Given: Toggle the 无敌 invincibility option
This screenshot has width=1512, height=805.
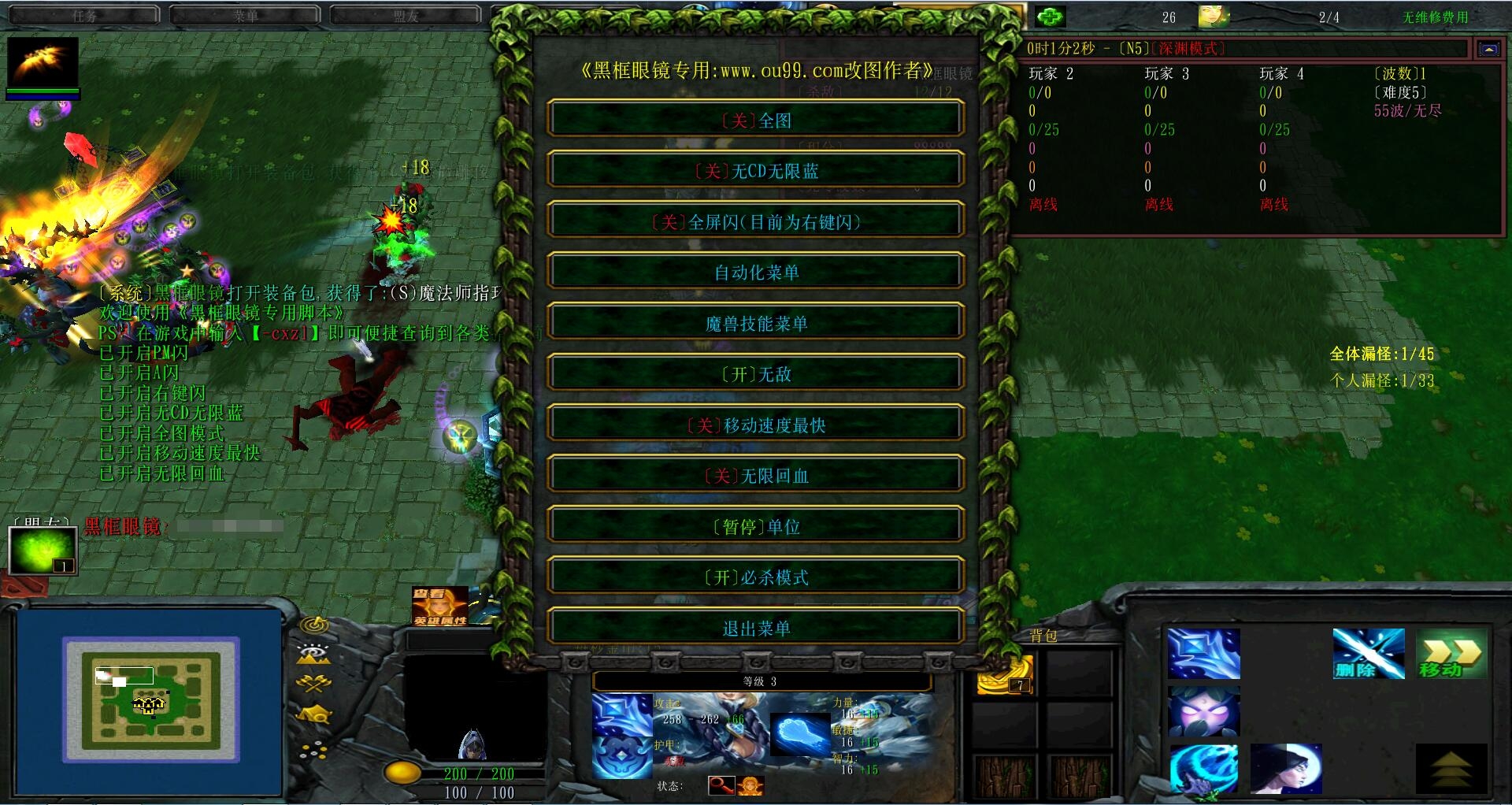Looking at the screenshot, I should click(x=756, y=374).
